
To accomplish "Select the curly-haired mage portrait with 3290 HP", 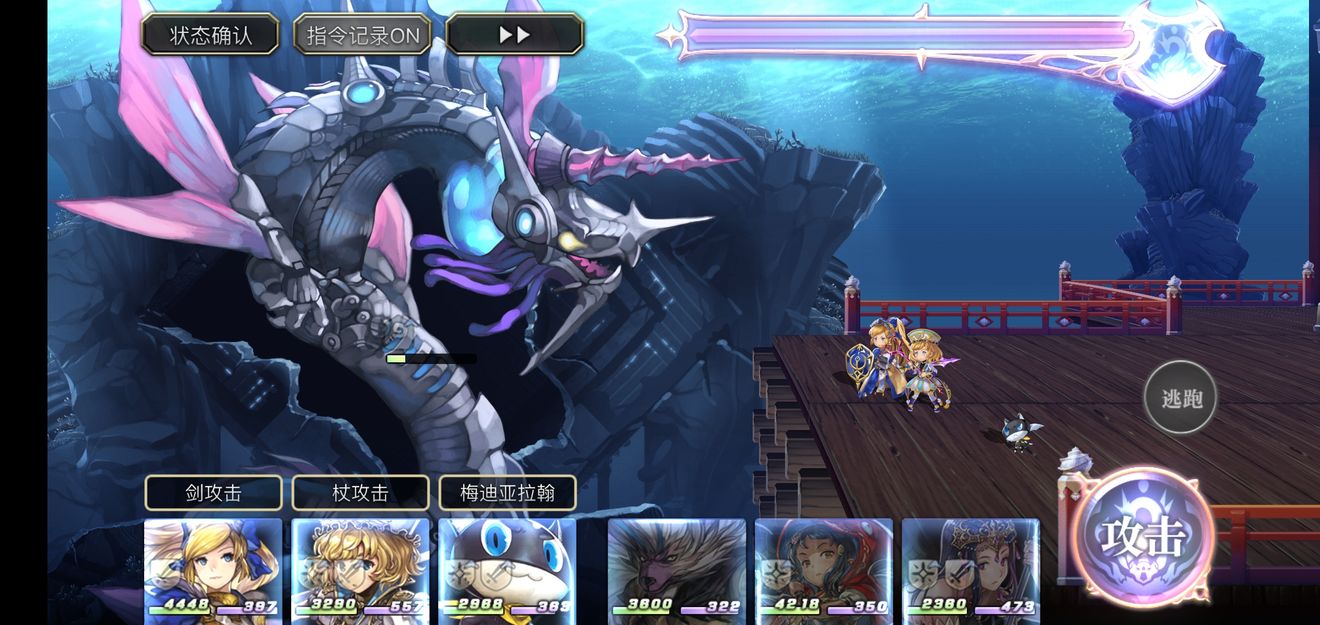I will (360, 567).
